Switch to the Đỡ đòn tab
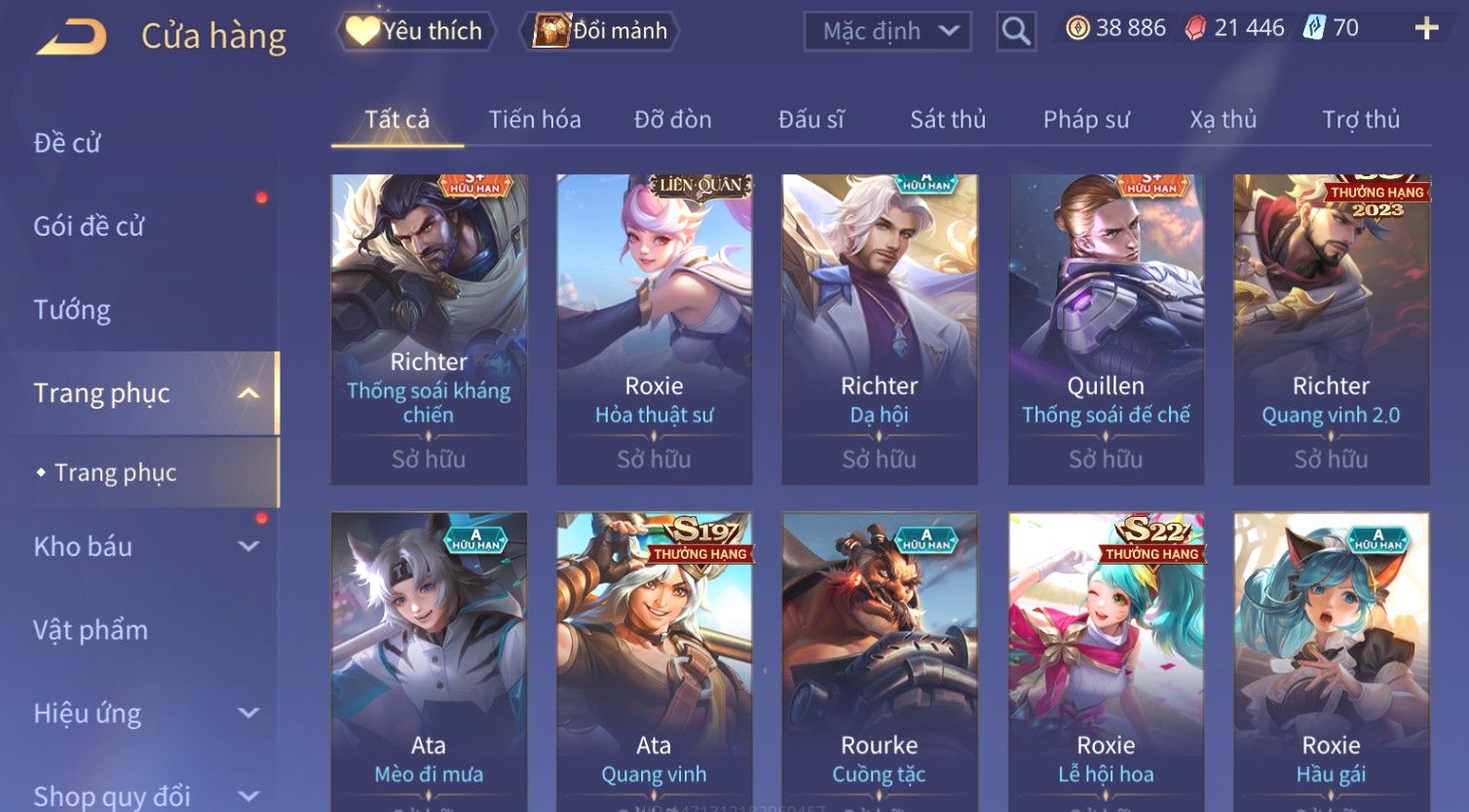This screenshot has width=1469, height=812. pos(672,120)
